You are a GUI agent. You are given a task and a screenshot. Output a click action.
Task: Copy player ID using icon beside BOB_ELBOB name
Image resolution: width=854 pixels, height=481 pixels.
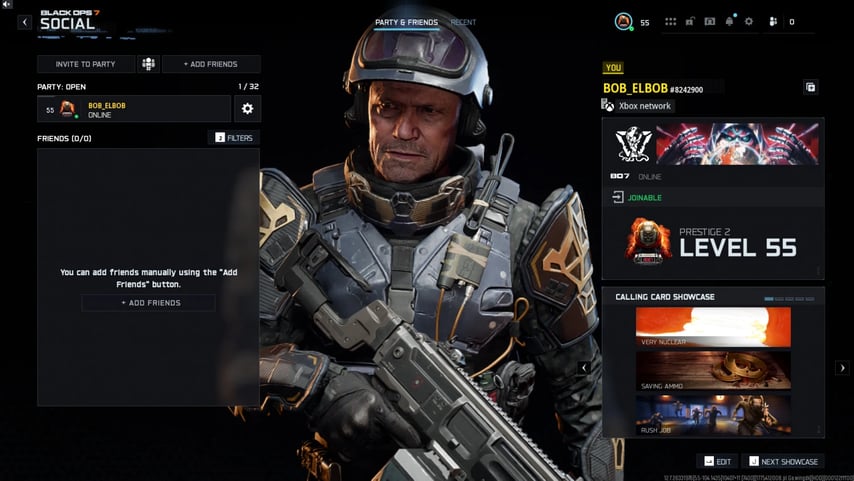(810, 87)
